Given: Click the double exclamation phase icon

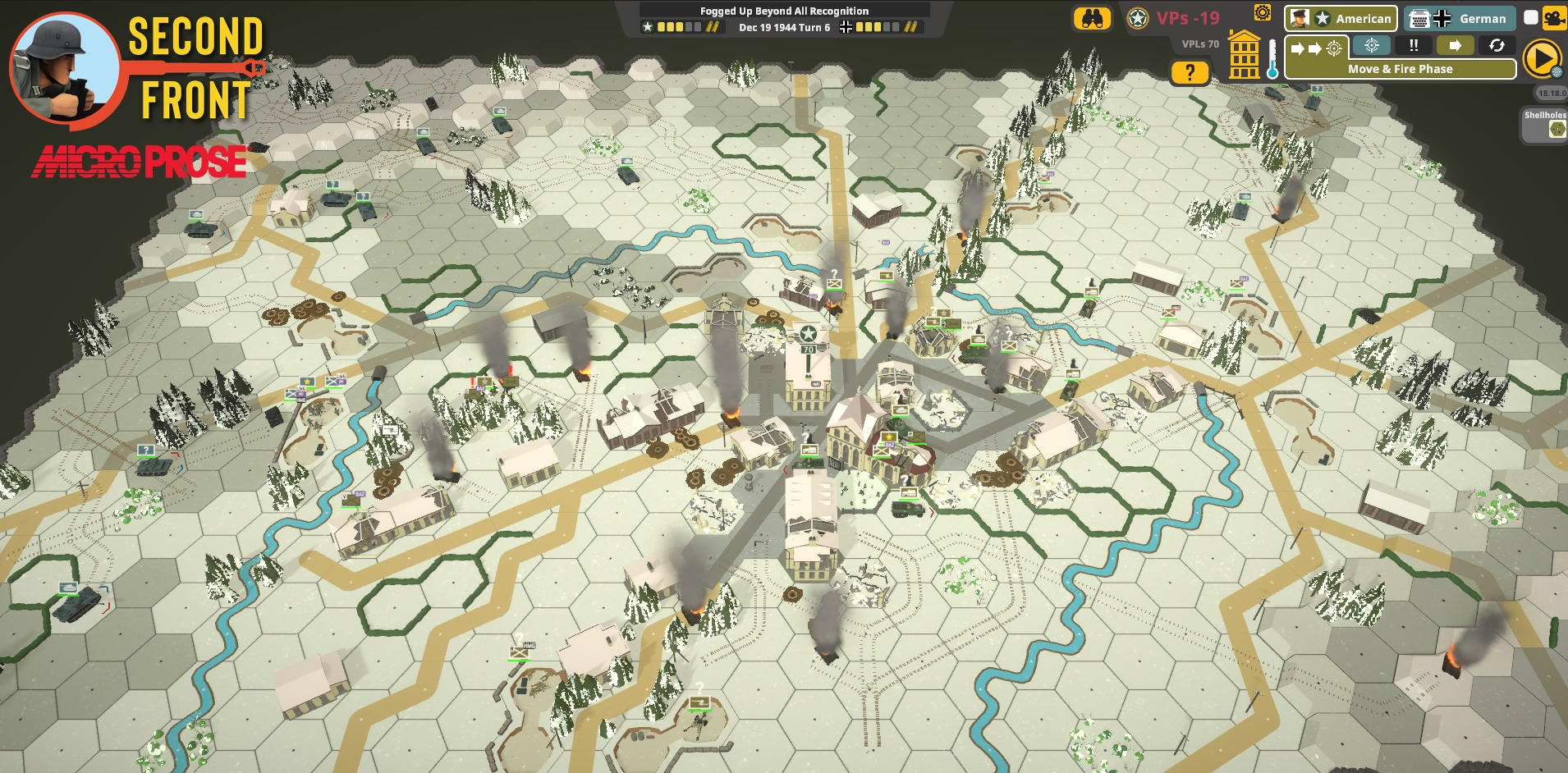Looking at the screenshot, I should 1414,46.
